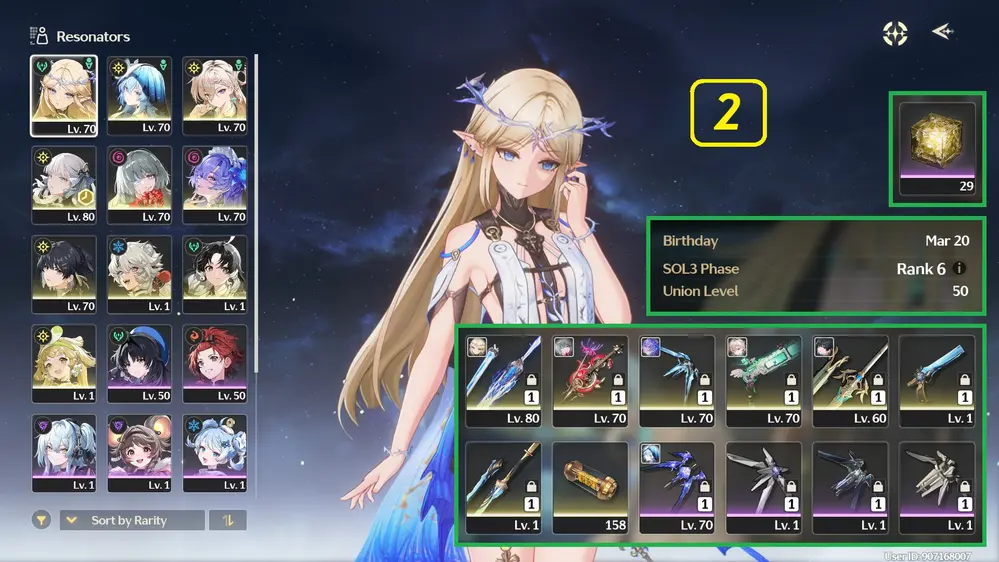Select the resonator wearing a blue beret
This screenshot has height=562, width=999.
click(139, 364)
